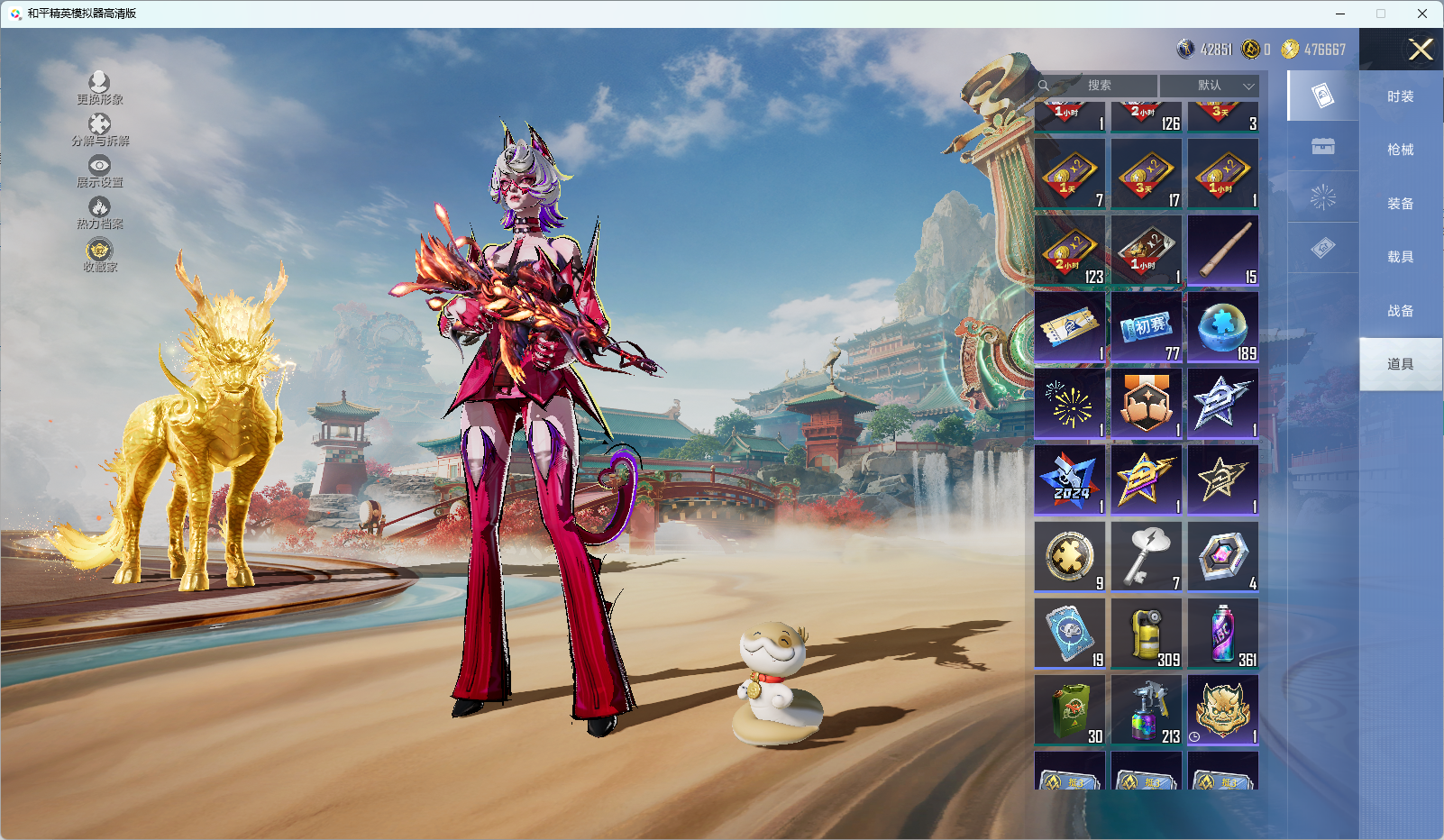The image size is (1444, 840).
Task: Switch to the 载具 vehicles tab
Action: tap(1400, 257)
